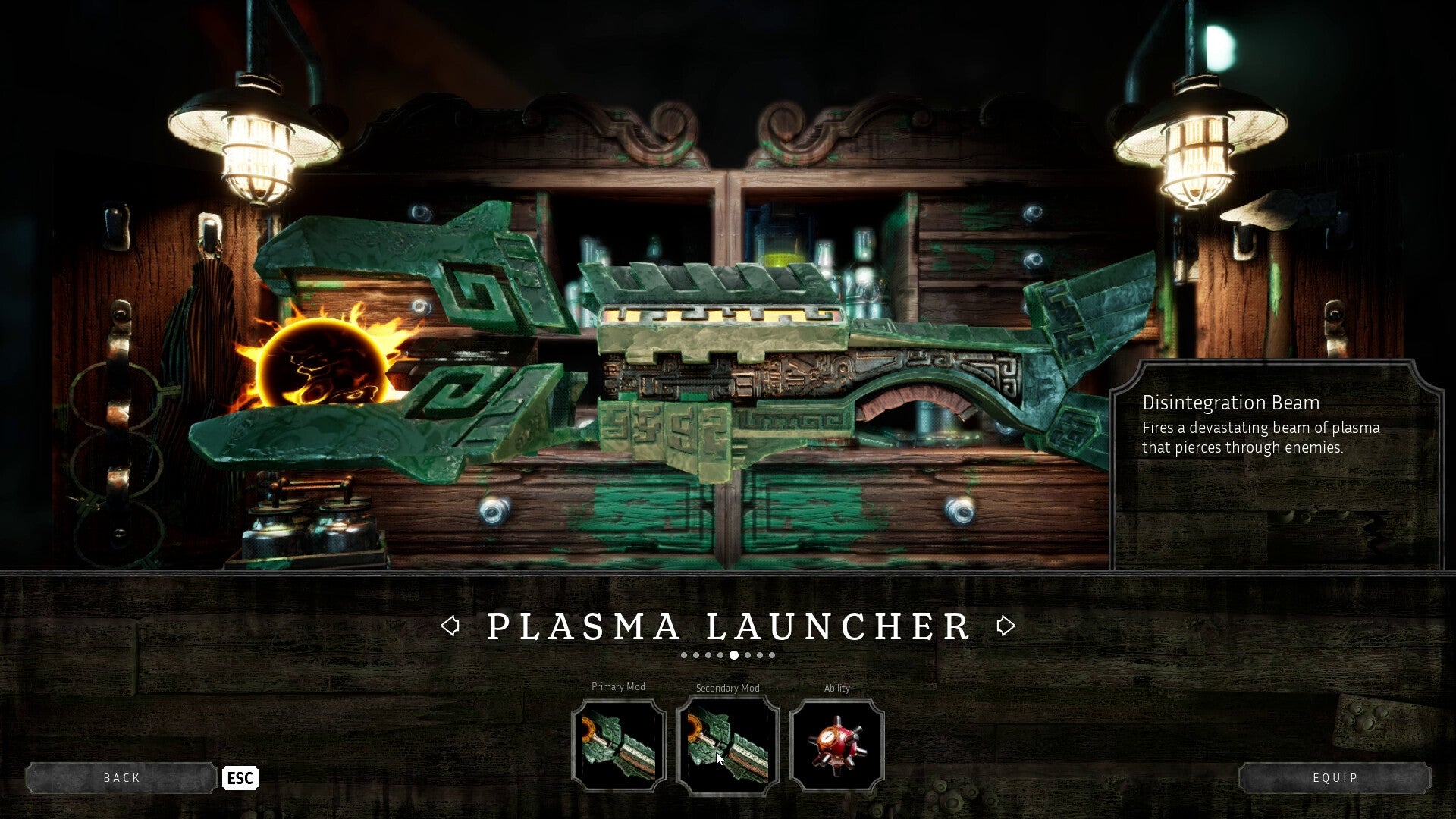Open the Primary Mod tab
Viewport: 1456px width, 819px height.
[618, 687]
